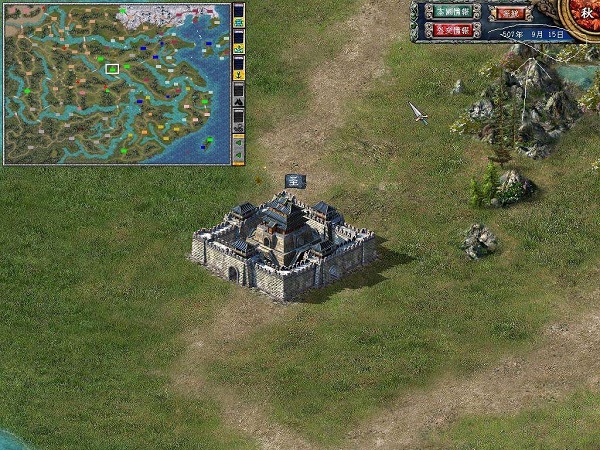Click the white viewport rectangle on minimap
Image resolution: width=600 pixels, height=450 pixels.
pos(112,69)
